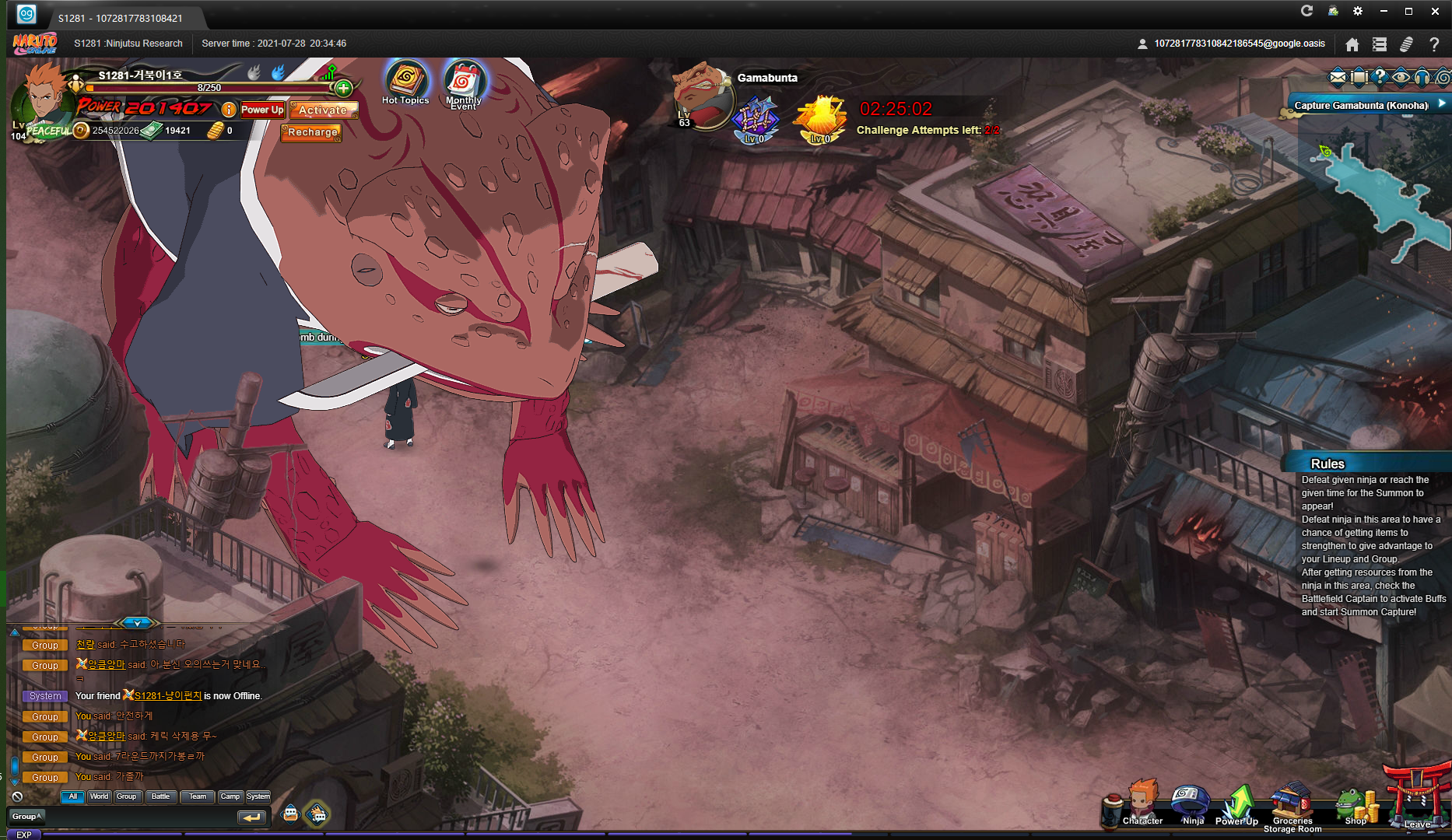The image size is (1452, 840).
Task: Switch chat to the World tab
Action: 99,796
